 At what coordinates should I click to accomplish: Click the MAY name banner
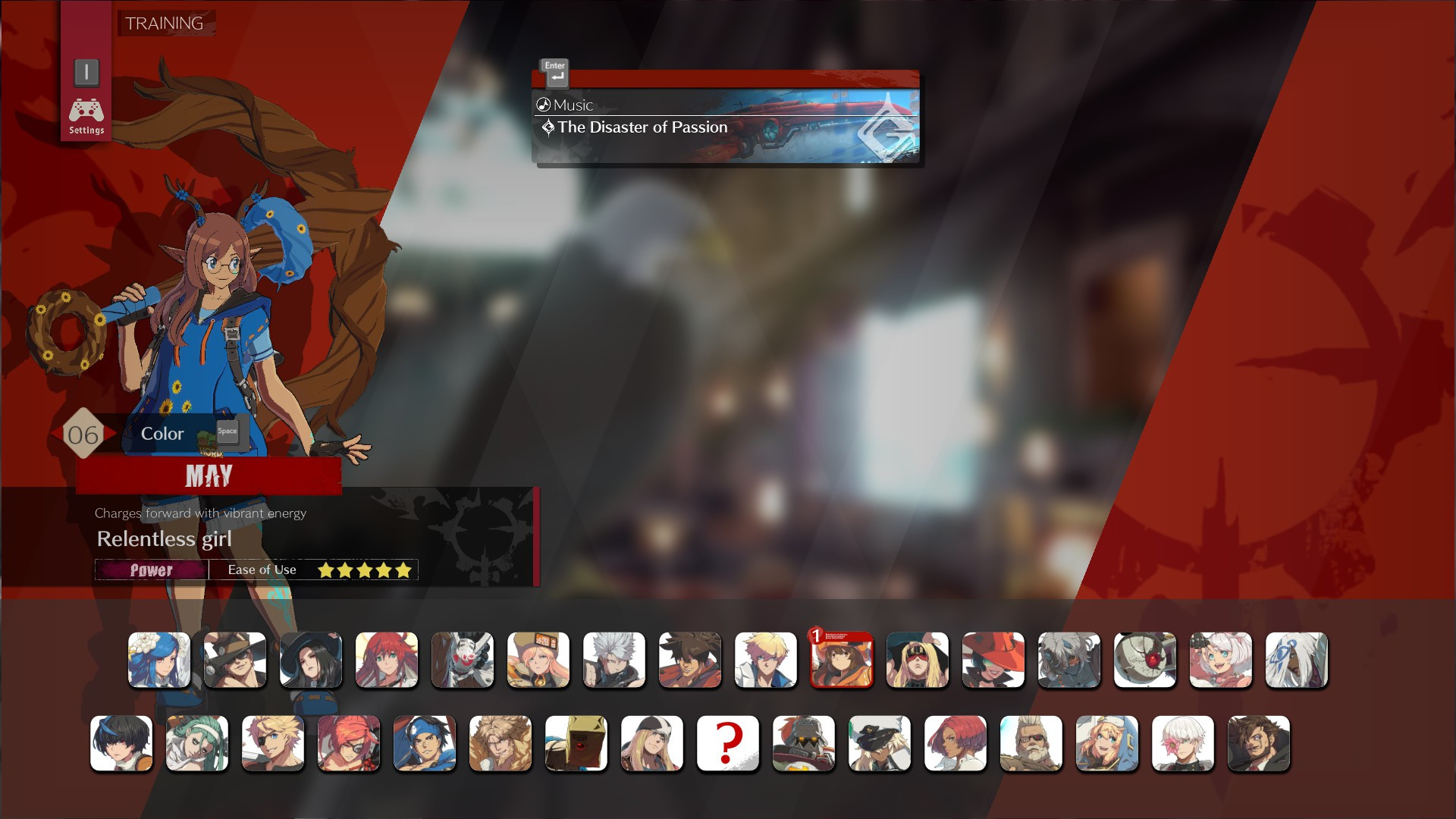click(x=210, y=476)
